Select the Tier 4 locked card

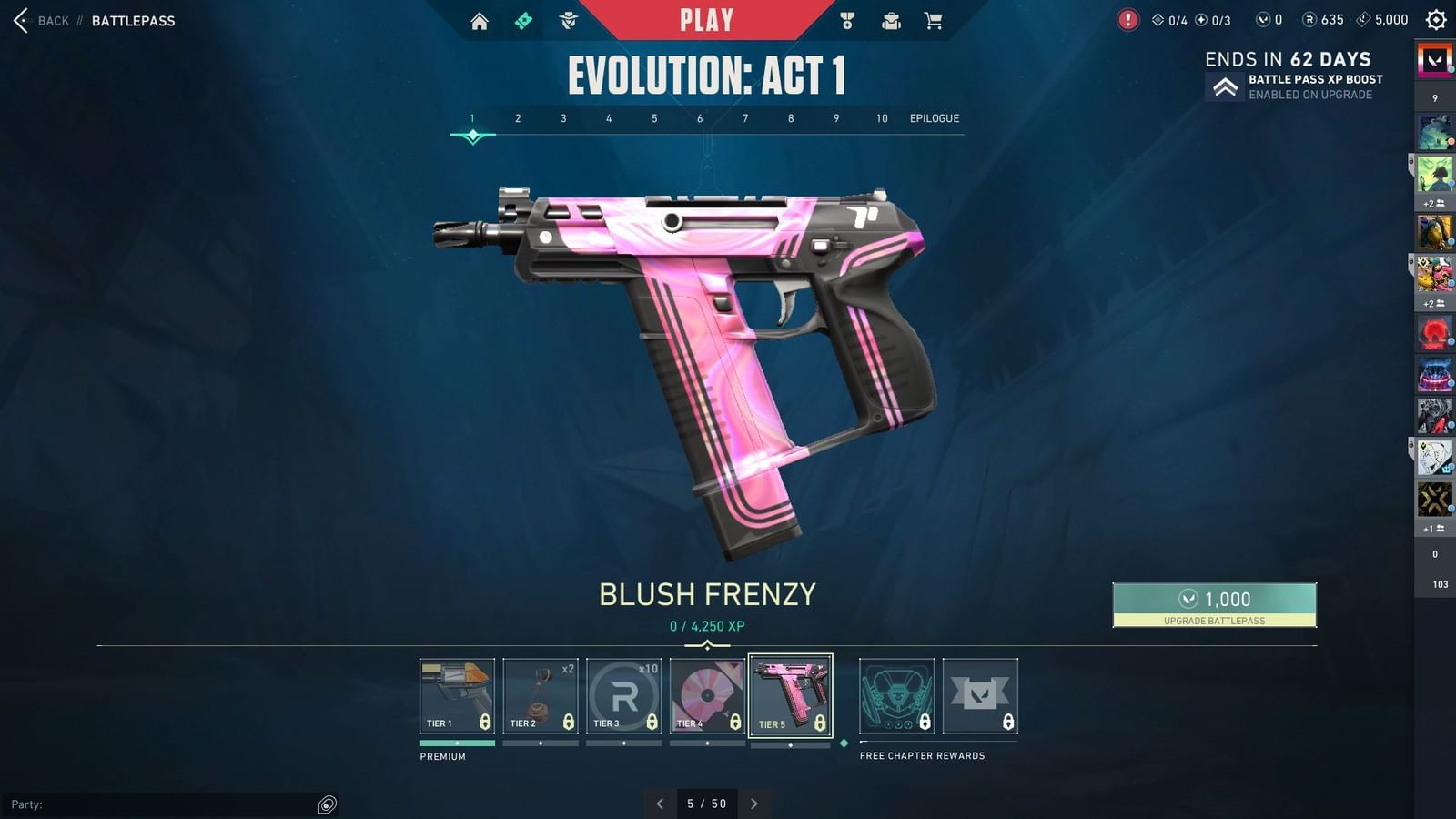click(x=707, y=694)
